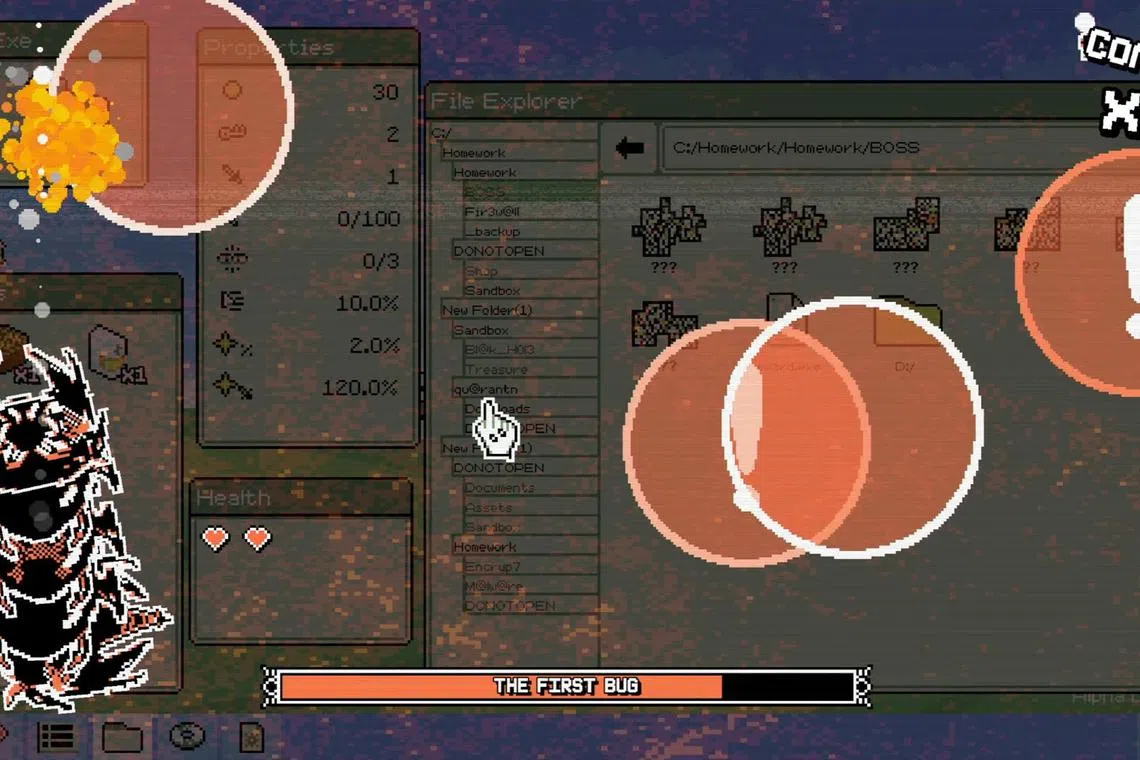Open the disc icon on the taskbar
Image resolution: width=1140 pixels, height=760 pixels.
pos(187,738)
